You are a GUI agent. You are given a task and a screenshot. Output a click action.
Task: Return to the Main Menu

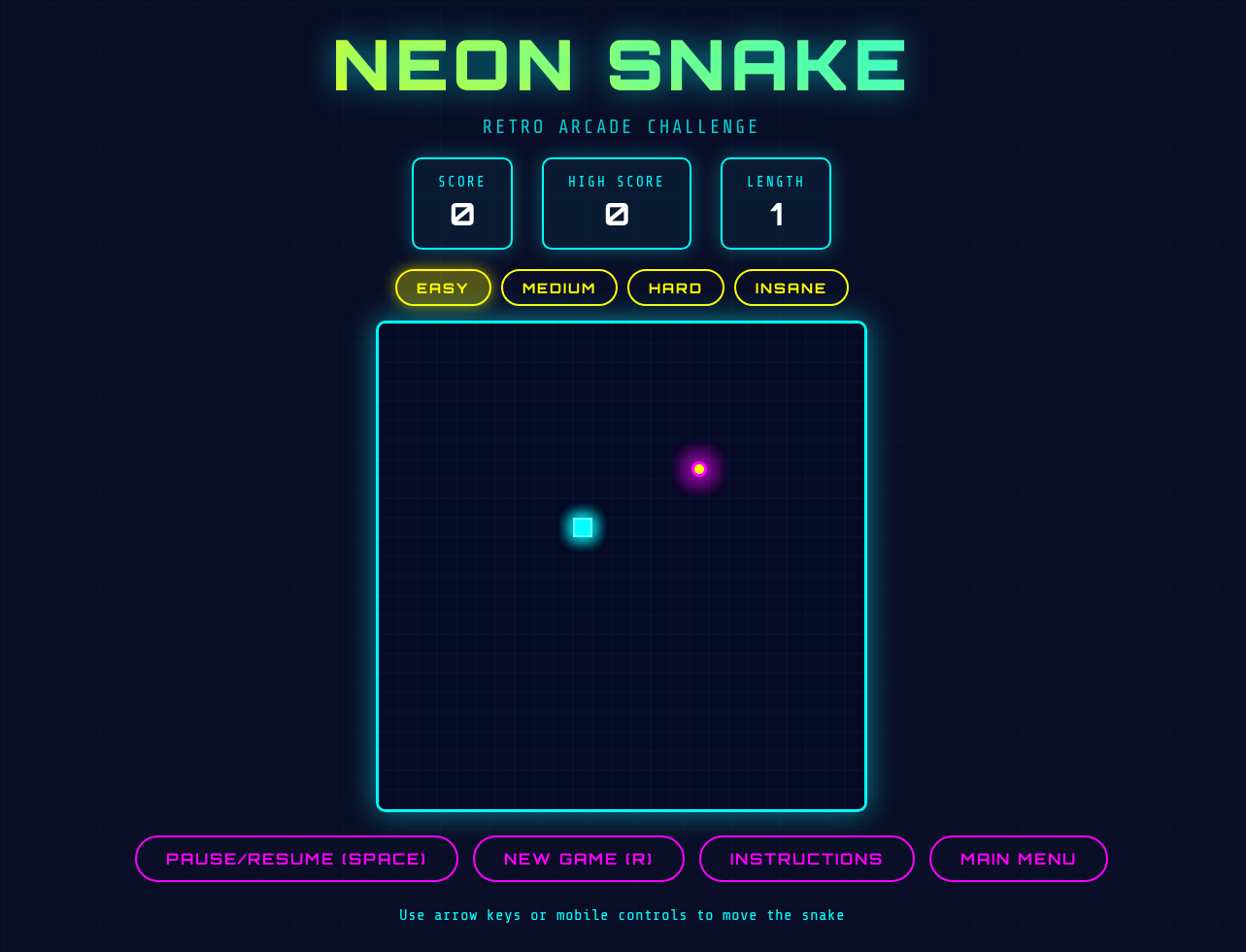coord(1018,859)
